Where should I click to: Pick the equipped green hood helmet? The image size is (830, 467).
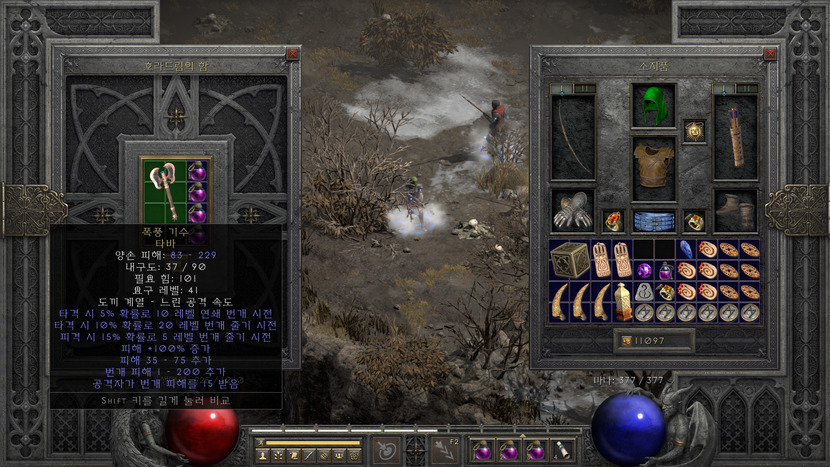coord(653,105)
